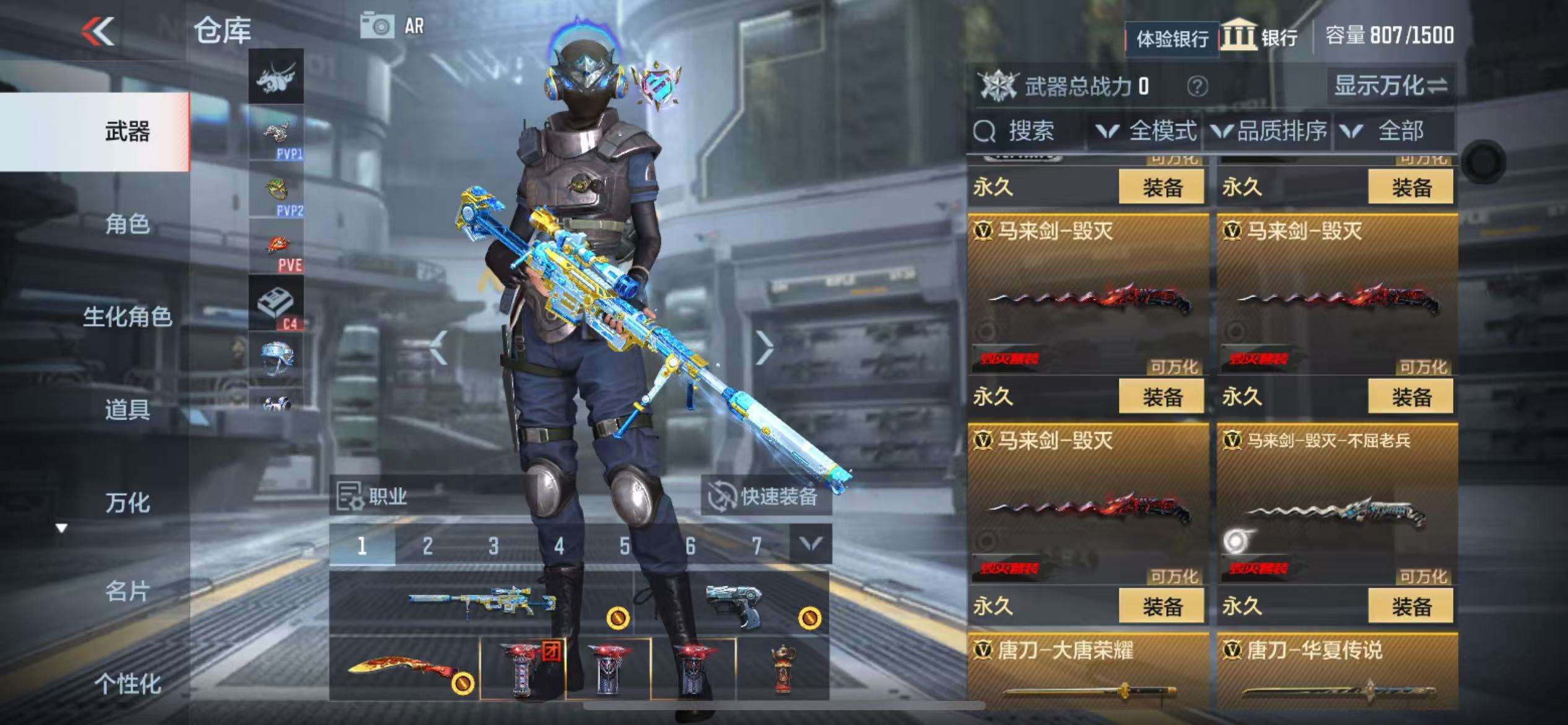Open the 个性化 tab
Viewport: 1568px width, 725px height.
click(x=127, y=683)
